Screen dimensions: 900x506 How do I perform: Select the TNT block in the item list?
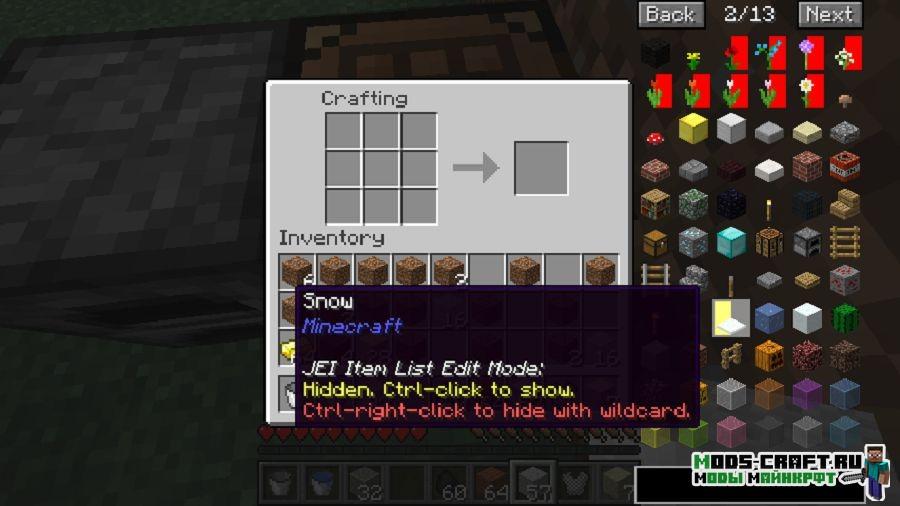click(x=845, y=165)
